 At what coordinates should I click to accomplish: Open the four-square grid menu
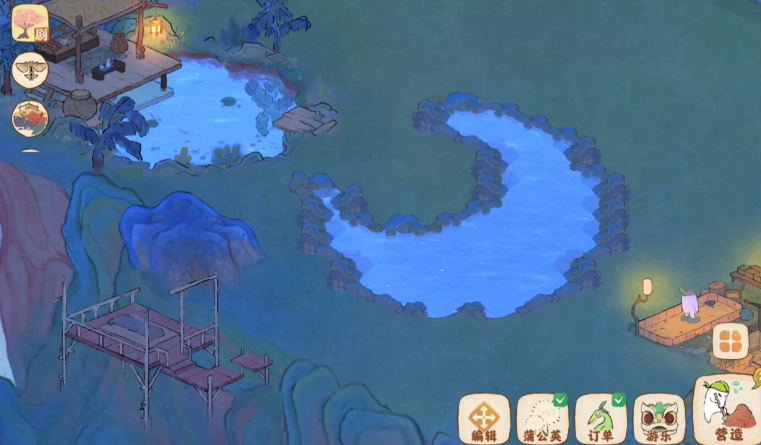click(729, 341)
